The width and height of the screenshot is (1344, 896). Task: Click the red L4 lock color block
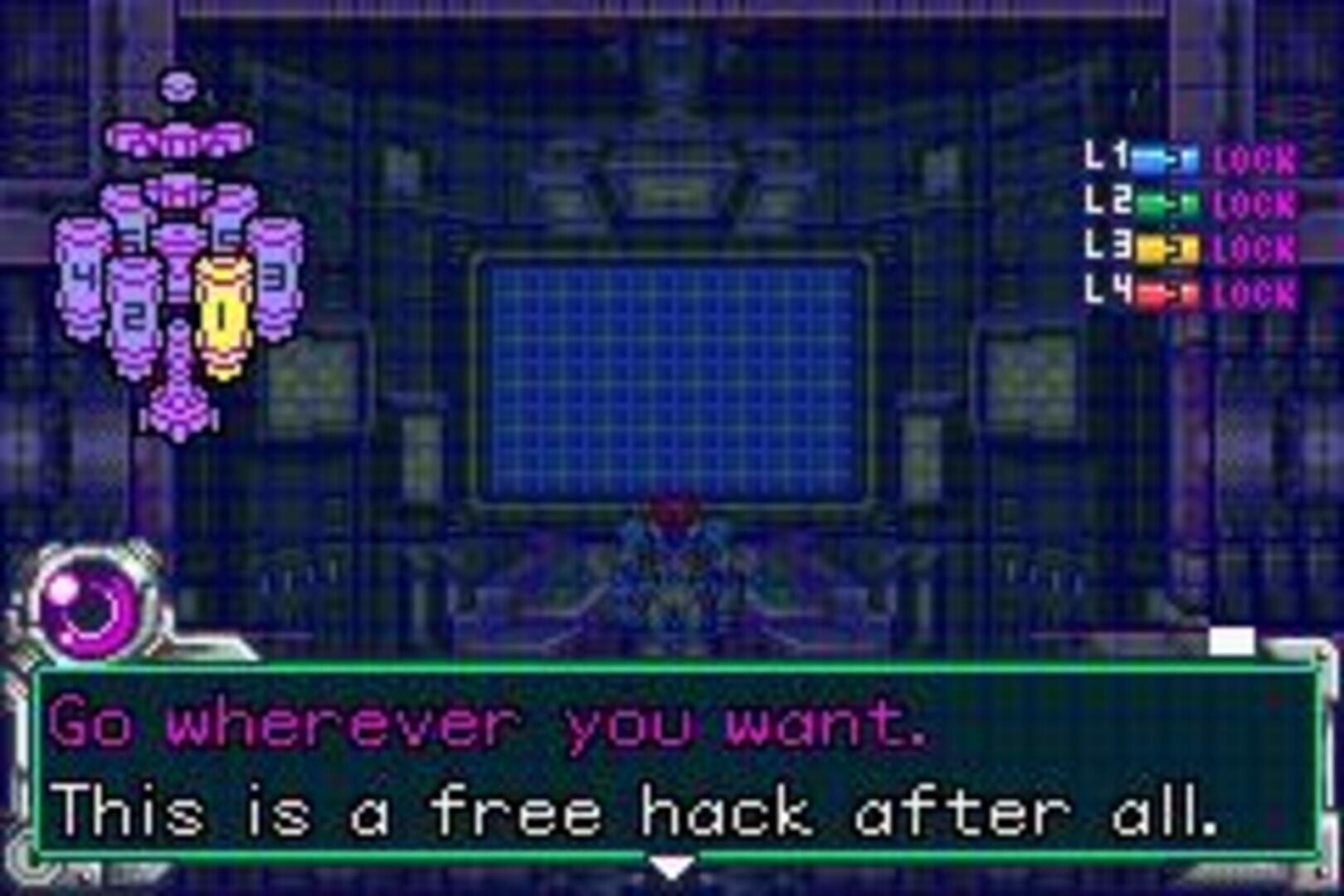coord(1153,290)
